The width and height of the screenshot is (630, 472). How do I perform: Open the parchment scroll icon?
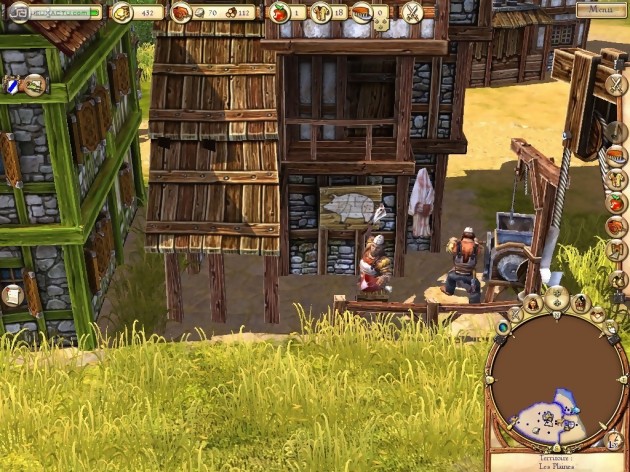[13, 295]
